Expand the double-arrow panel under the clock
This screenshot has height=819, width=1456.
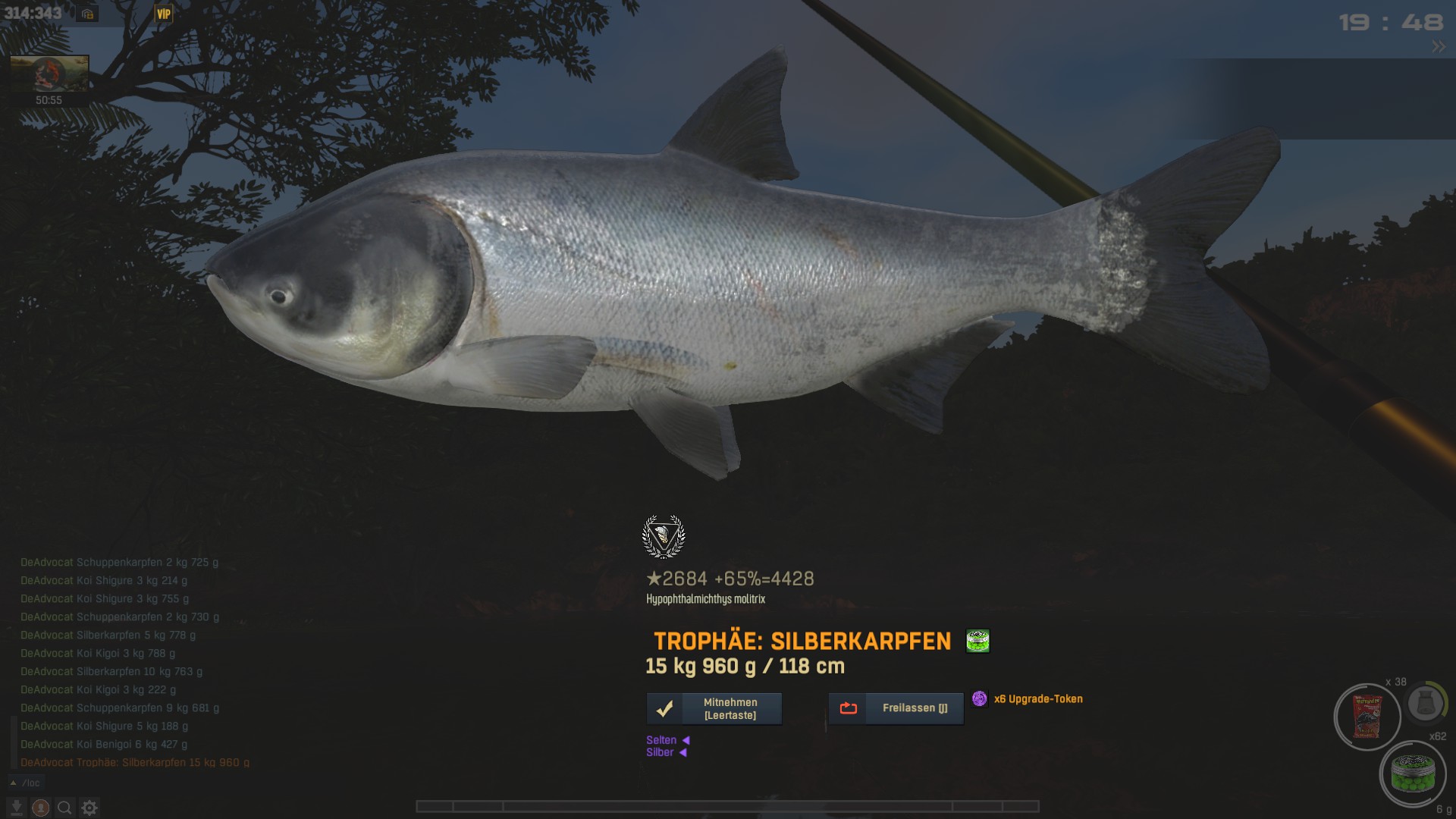coord(1438,47)
